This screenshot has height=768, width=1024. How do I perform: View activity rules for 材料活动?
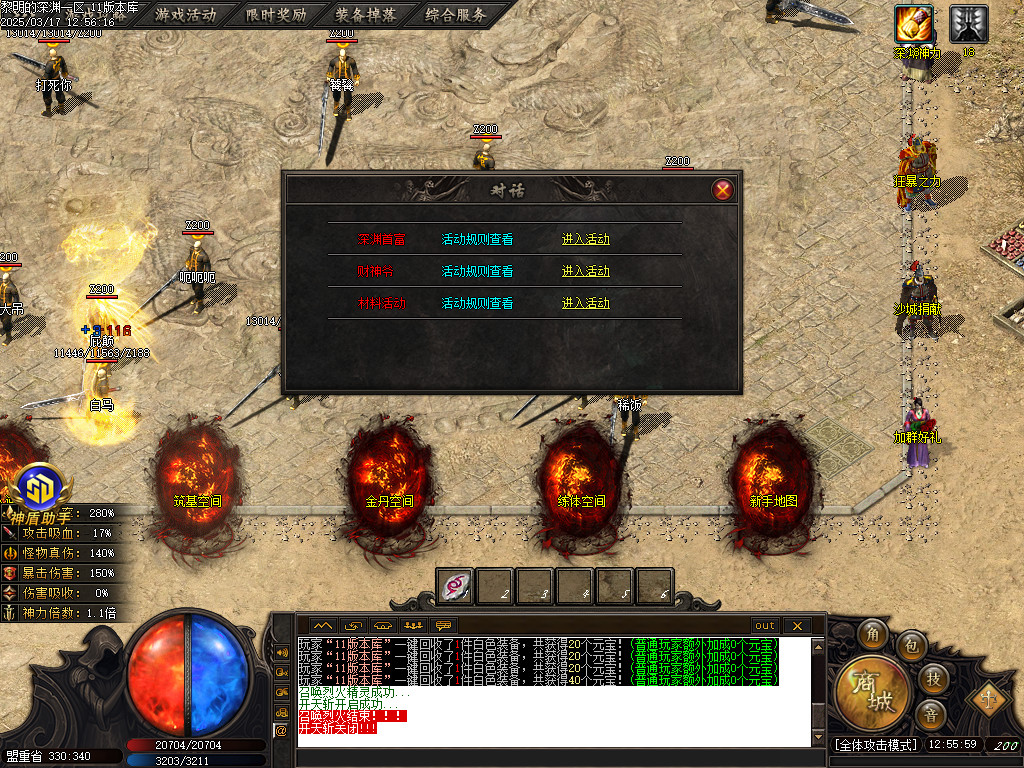click(x=477, y=304)
